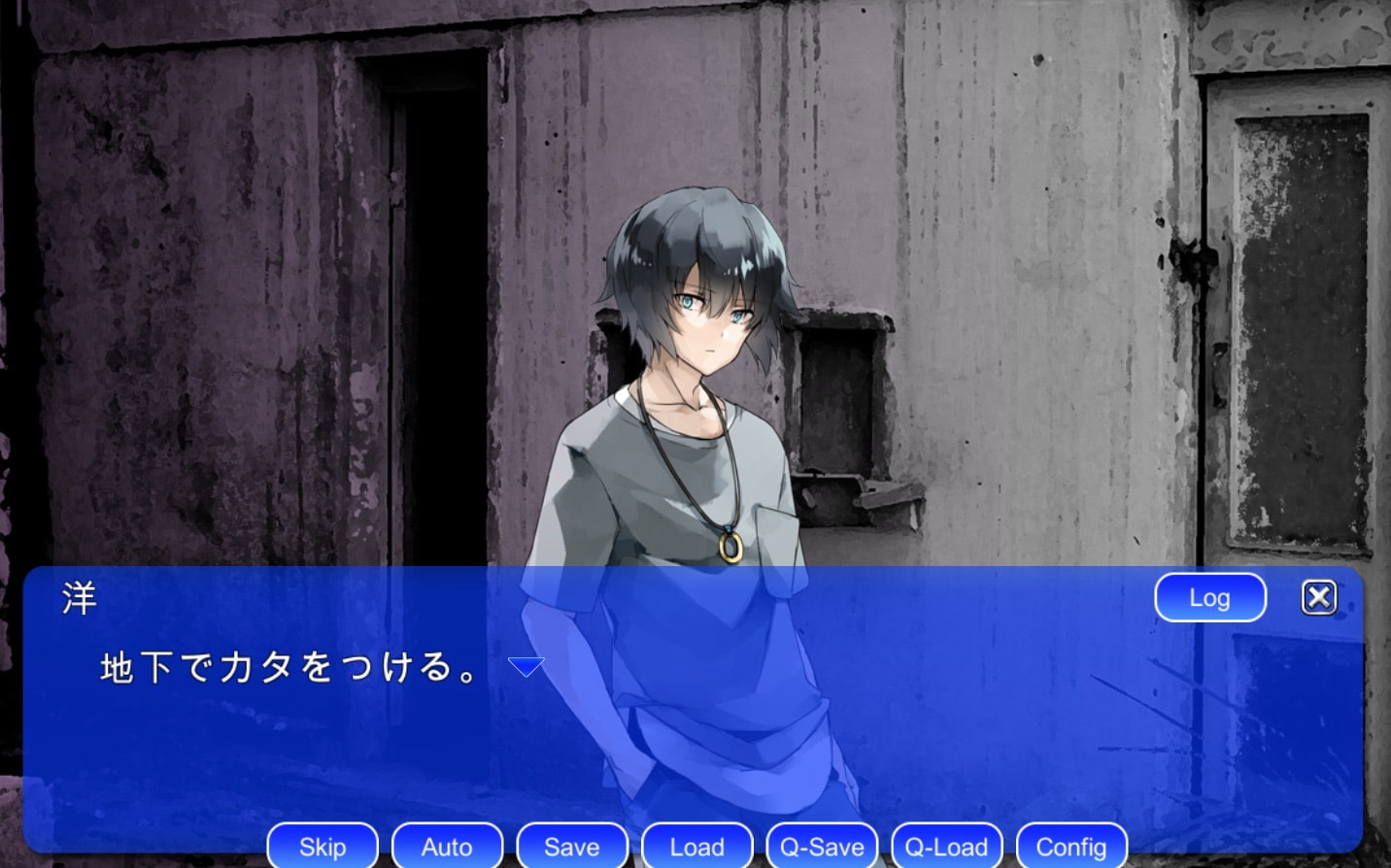Quick load with Q-Load
The image size is (1391, 868).
tap(946, 847)
